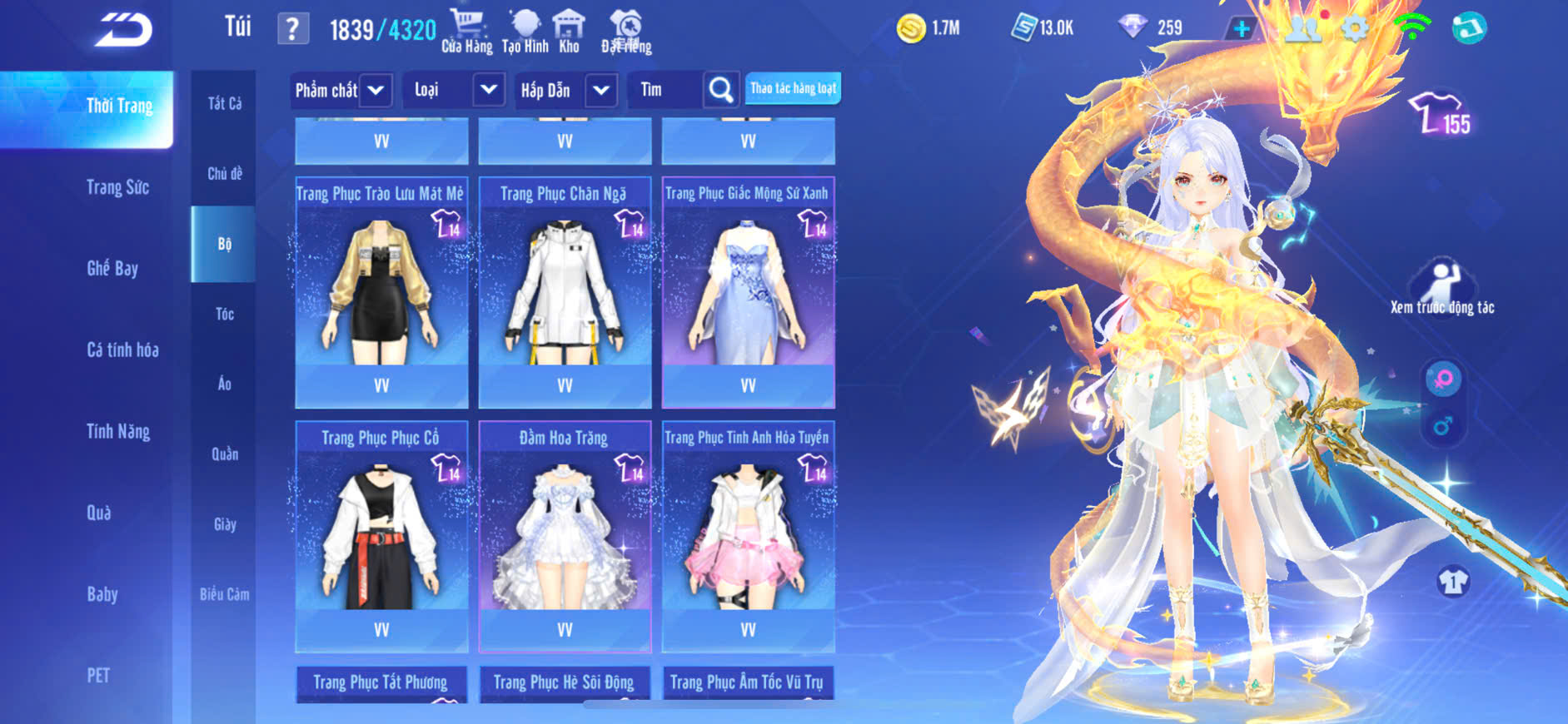
Task: Select Trang Phục Giấc Mộng Sứ Xanh outfit
Action: [x=748, y=291]
